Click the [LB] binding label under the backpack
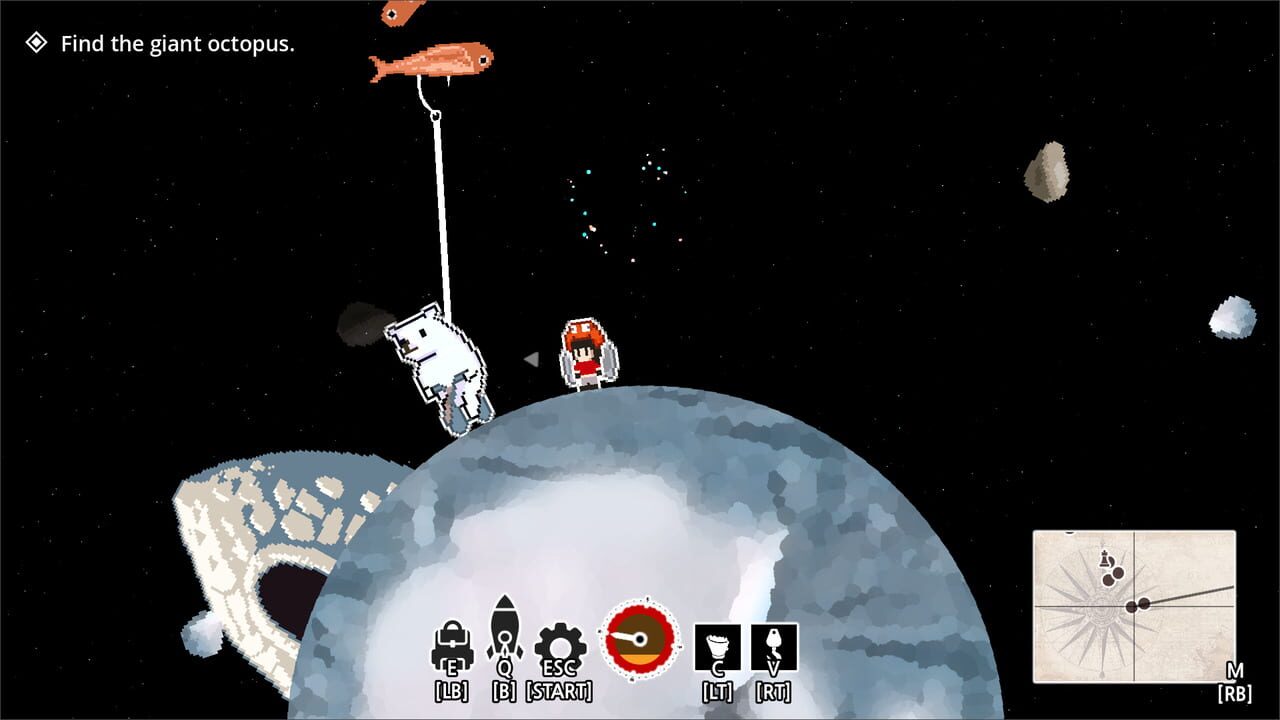This screenshot has width=1280, height=720. coord(452,687)
